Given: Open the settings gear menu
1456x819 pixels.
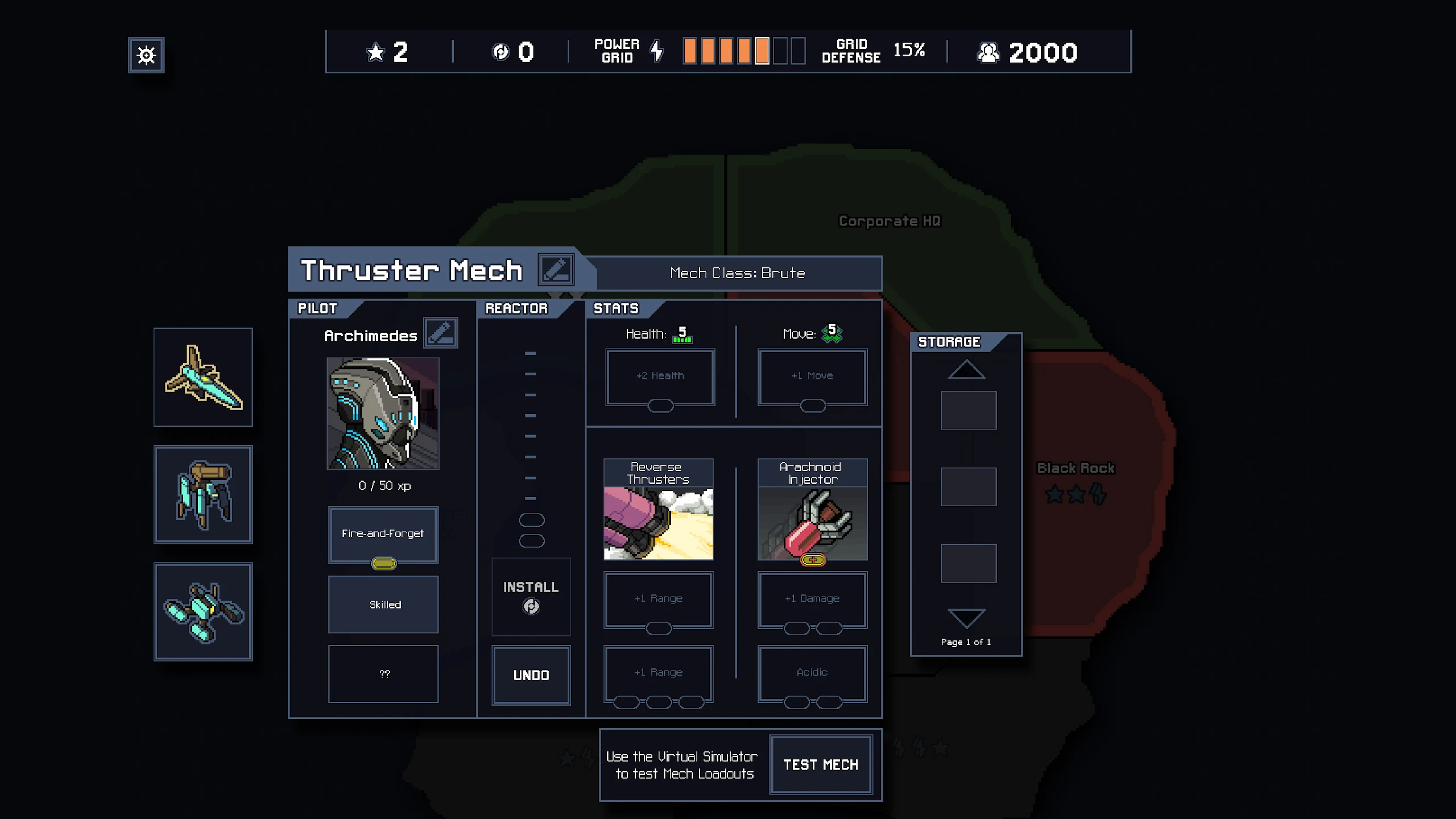Looking at the screenshot, I should (146, 55).
